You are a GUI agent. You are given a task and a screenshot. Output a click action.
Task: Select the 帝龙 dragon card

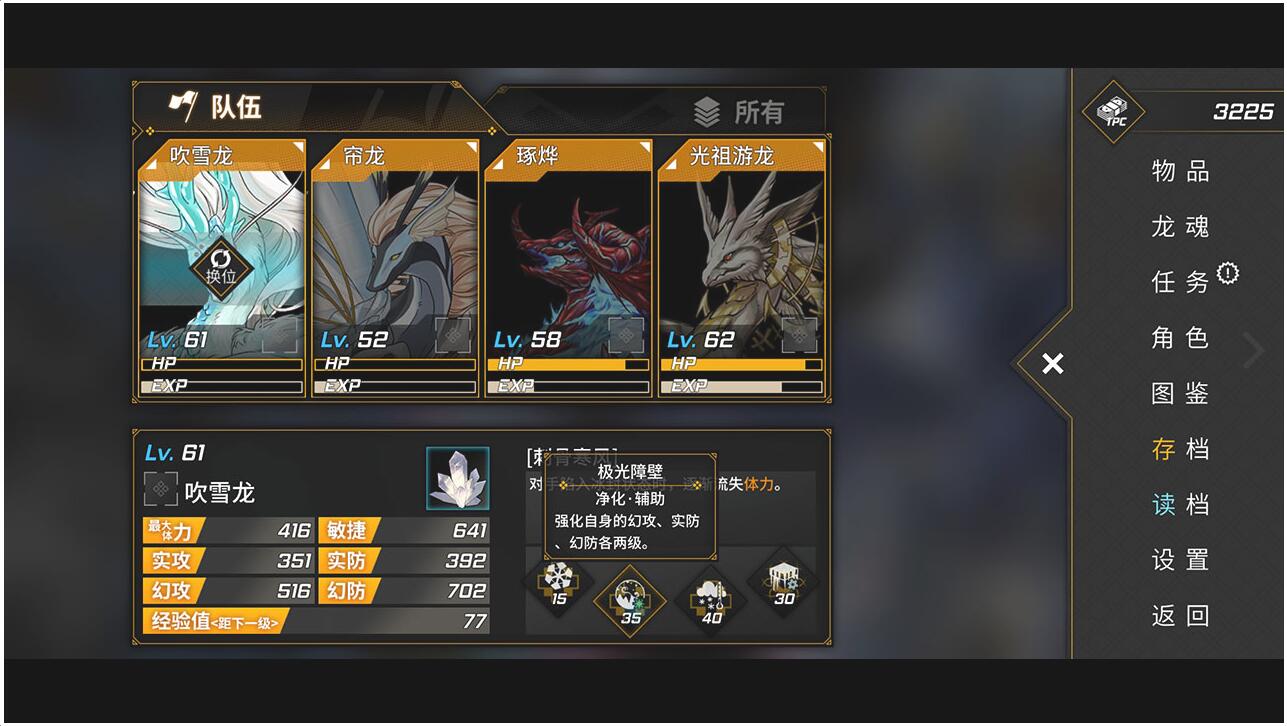tap(395, 268)
